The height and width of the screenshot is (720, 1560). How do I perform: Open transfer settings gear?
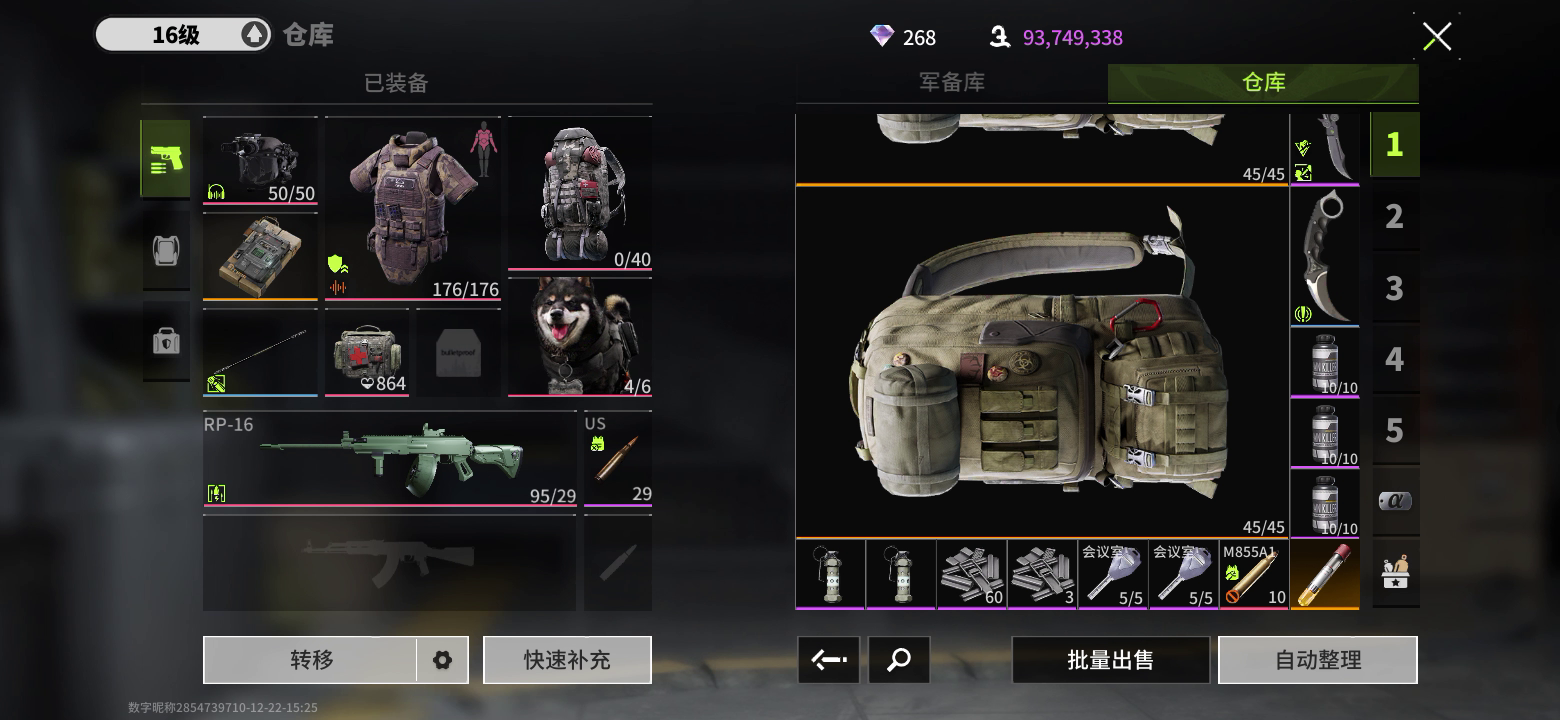coord(442,660)
